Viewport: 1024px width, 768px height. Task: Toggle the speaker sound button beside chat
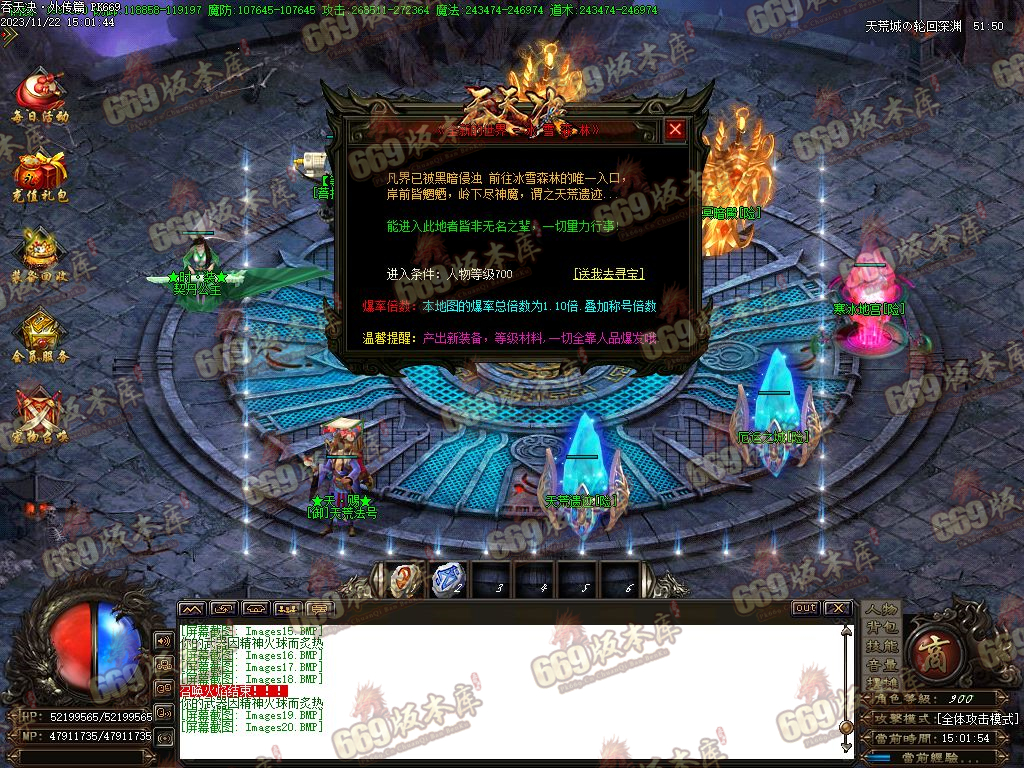(x=163, y=641)
